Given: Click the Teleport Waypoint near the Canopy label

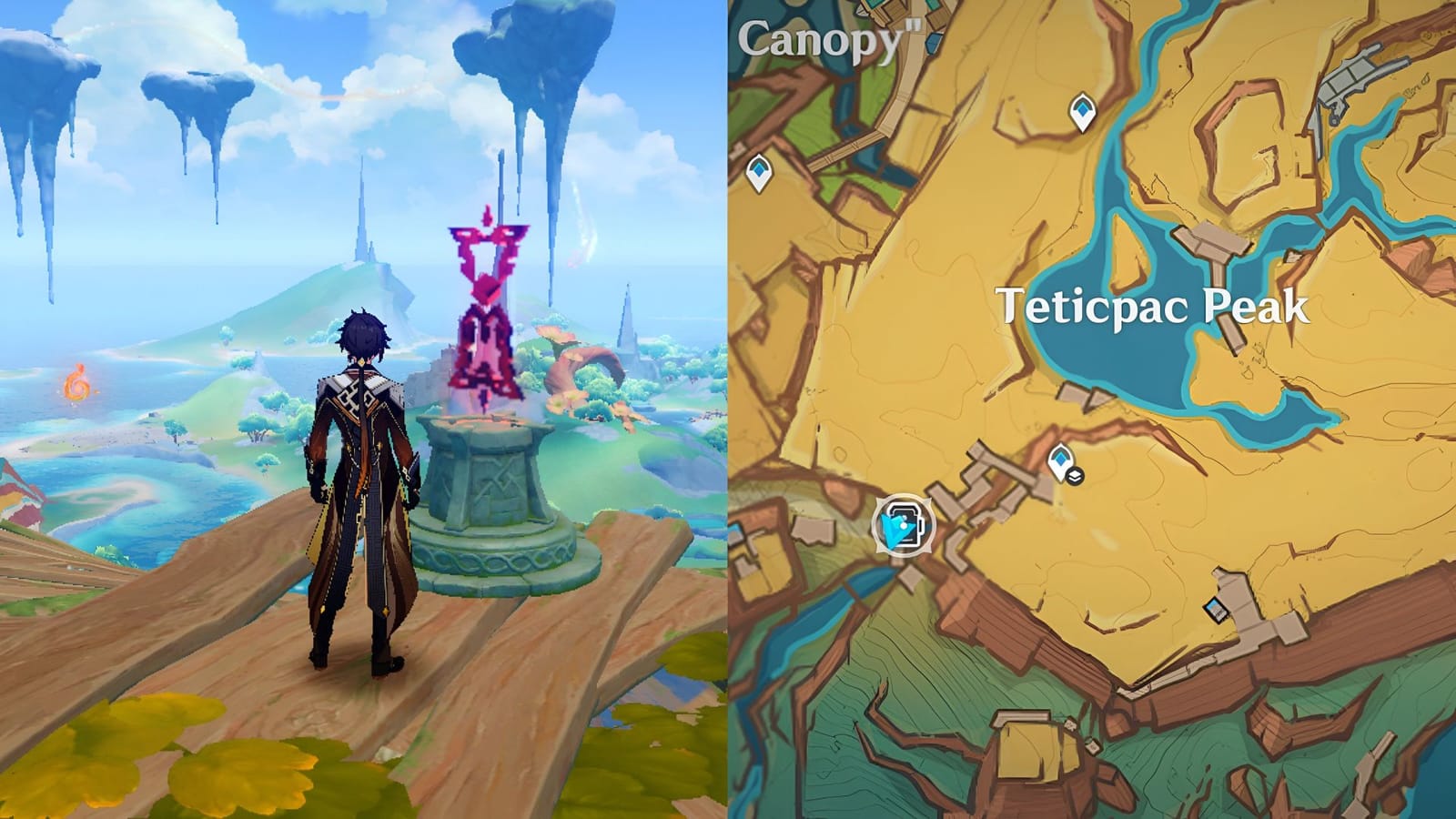Looking at the screenshot, I should click(x=760, y=170).
